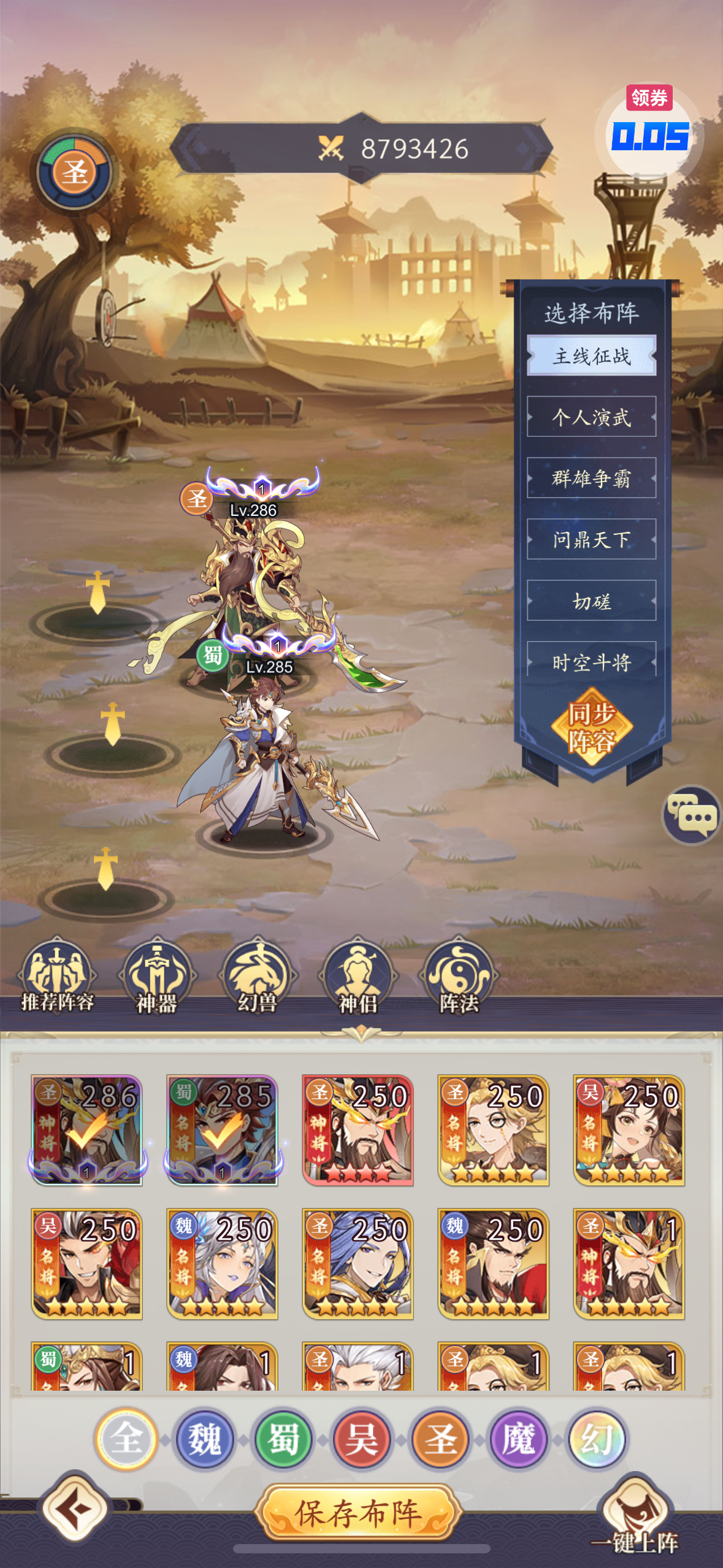723x1568 pixels.
Task: Save the formation with 保存布阵
Action: [x=358, y=1513]
